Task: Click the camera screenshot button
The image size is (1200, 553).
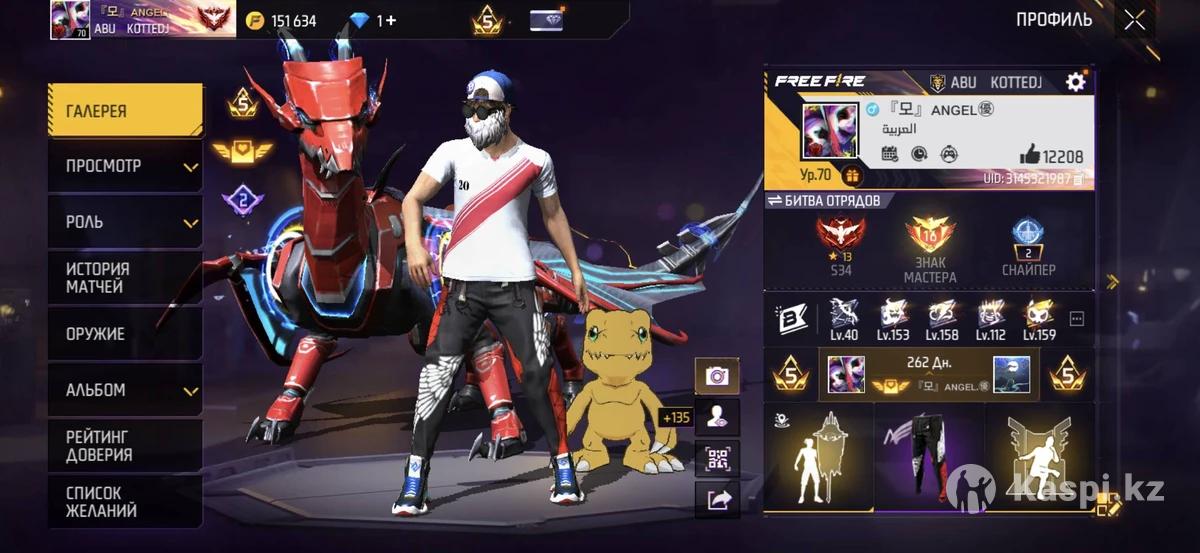Action: (x=717, y=376)
